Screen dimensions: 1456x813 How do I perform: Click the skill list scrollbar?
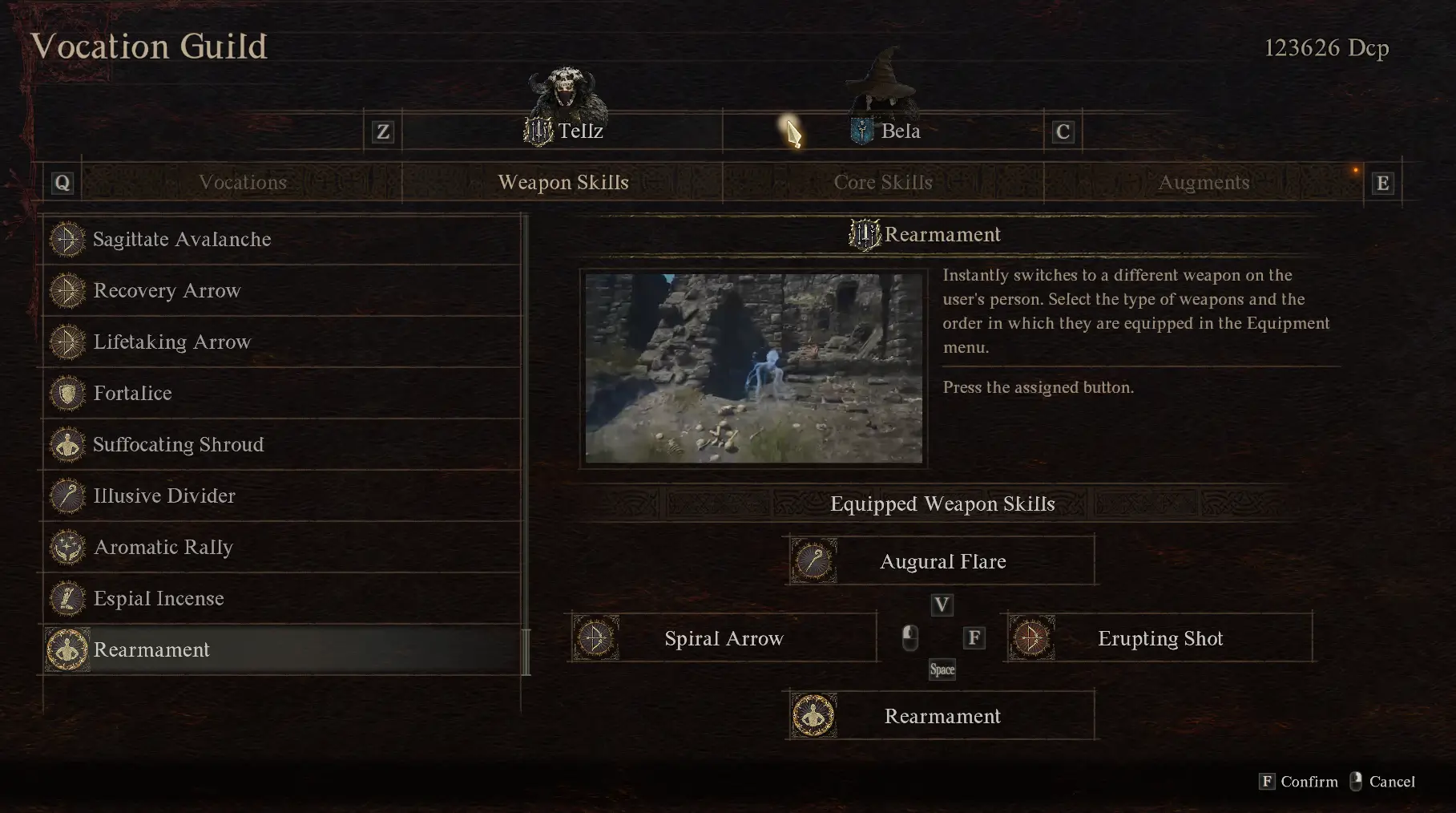pyautogui.click(x=526, y=649)
